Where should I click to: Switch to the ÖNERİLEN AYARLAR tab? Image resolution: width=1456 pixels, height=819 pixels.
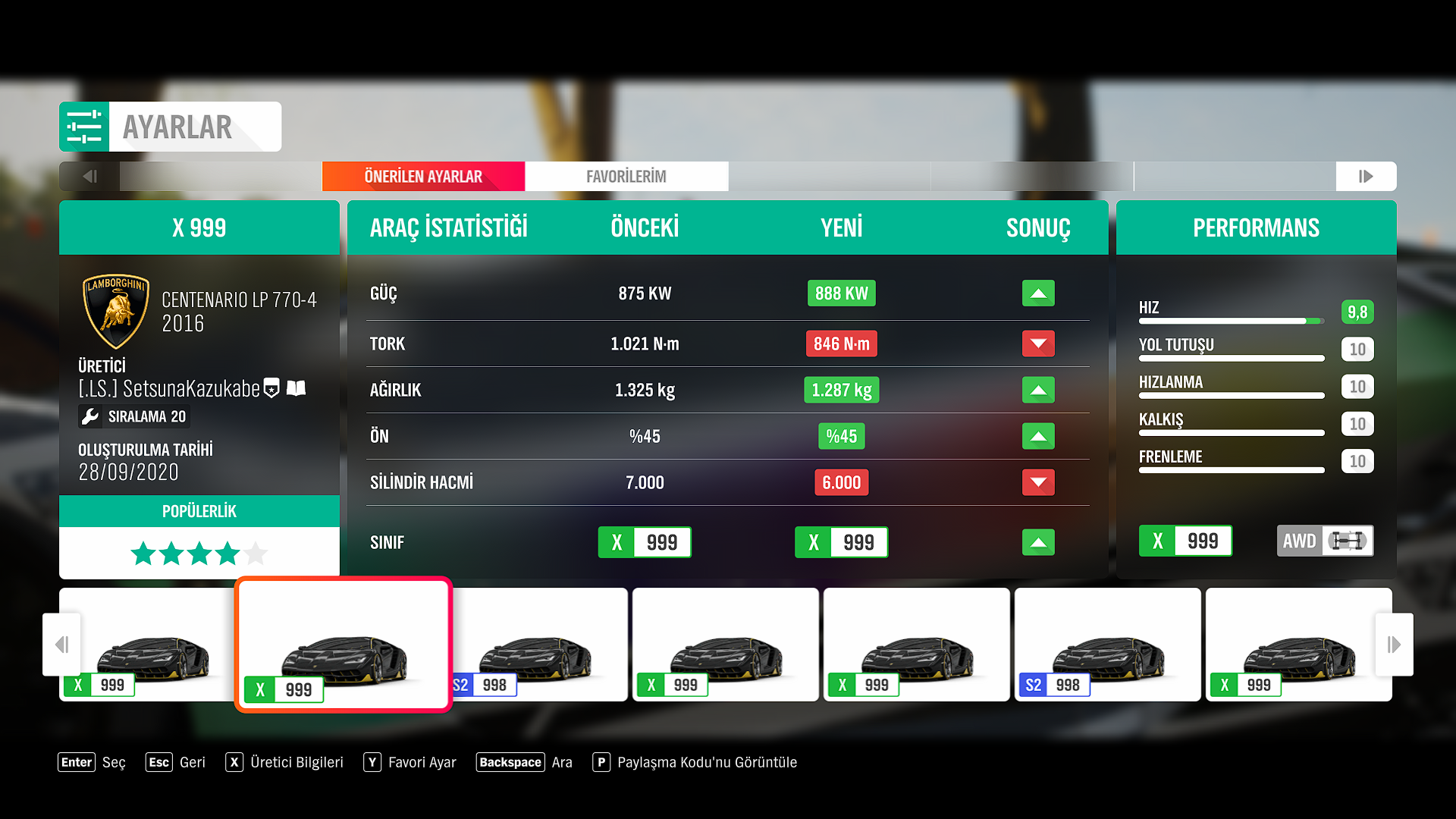pyautogui.click(x=423, y=177)
